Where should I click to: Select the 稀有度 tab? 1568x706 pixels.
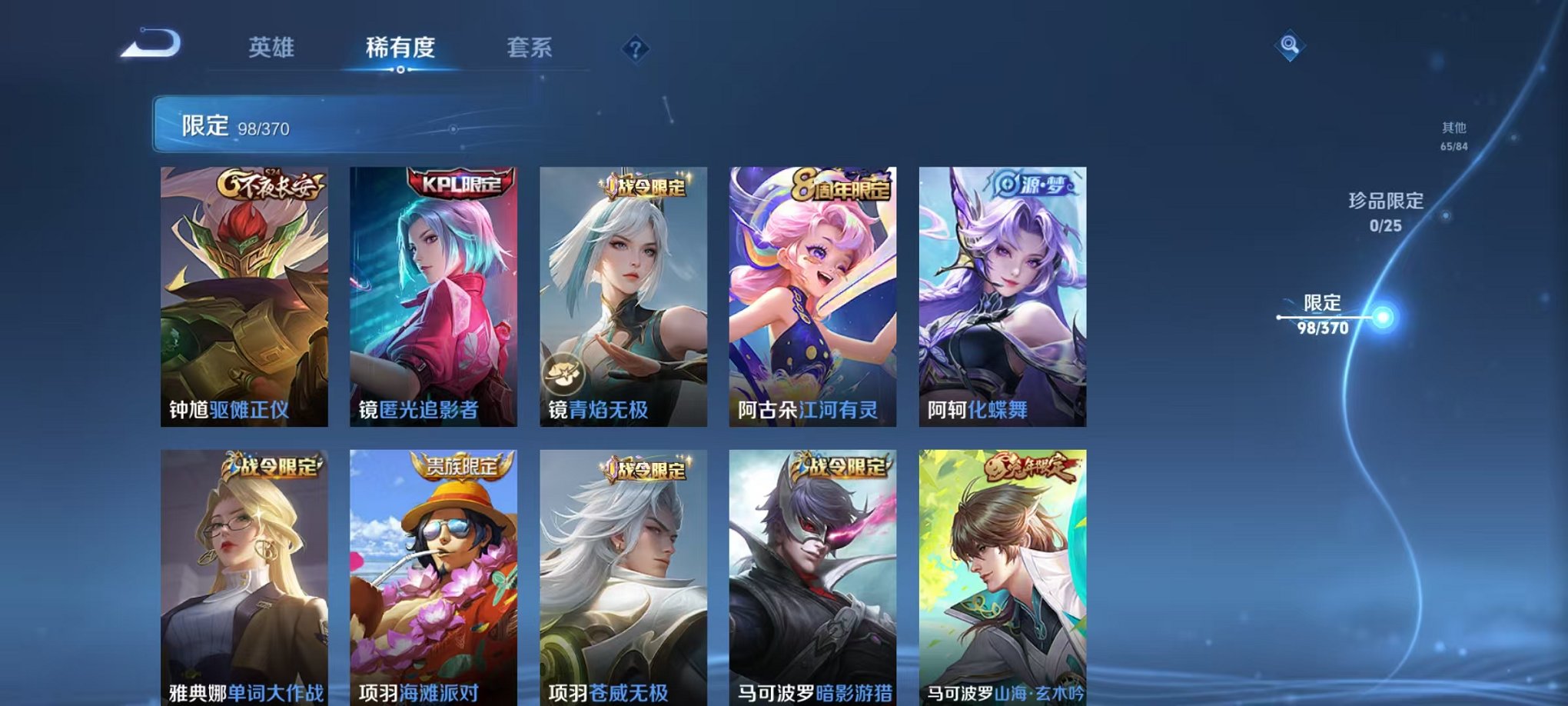(x=401, y=47)
